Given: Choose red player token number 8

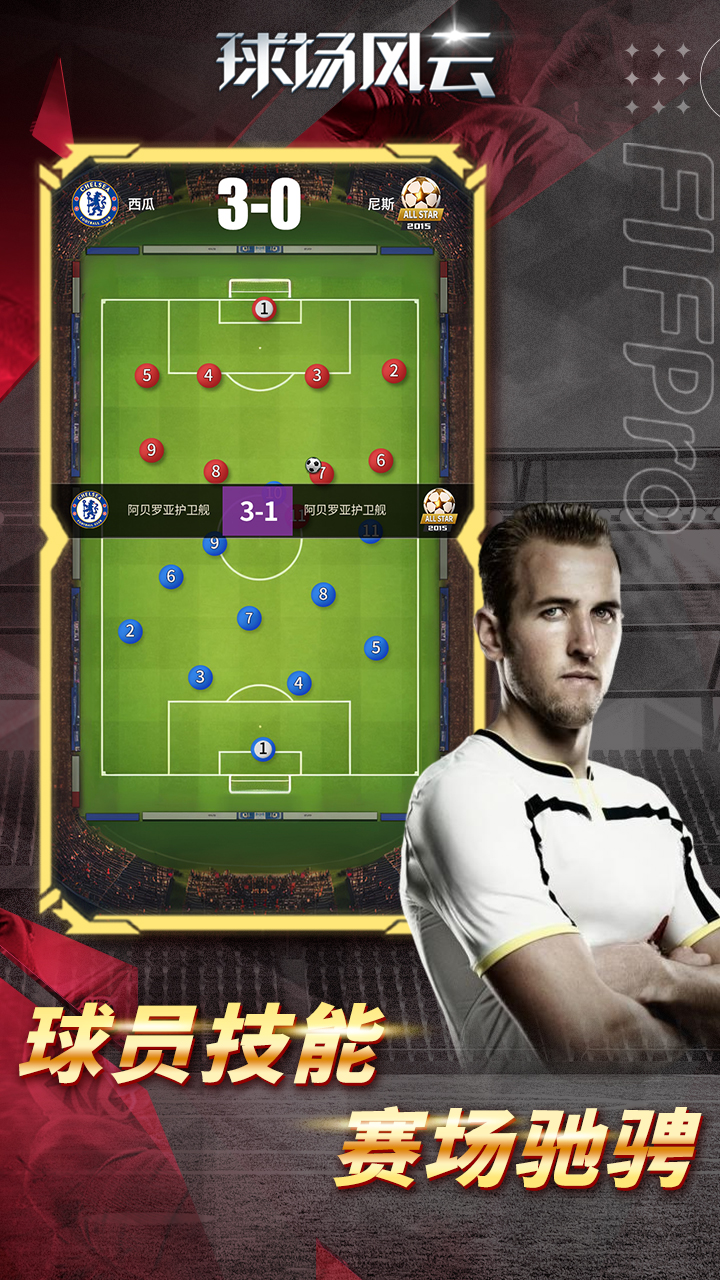Looking at the screenshot, I should (x=215, y=471).
